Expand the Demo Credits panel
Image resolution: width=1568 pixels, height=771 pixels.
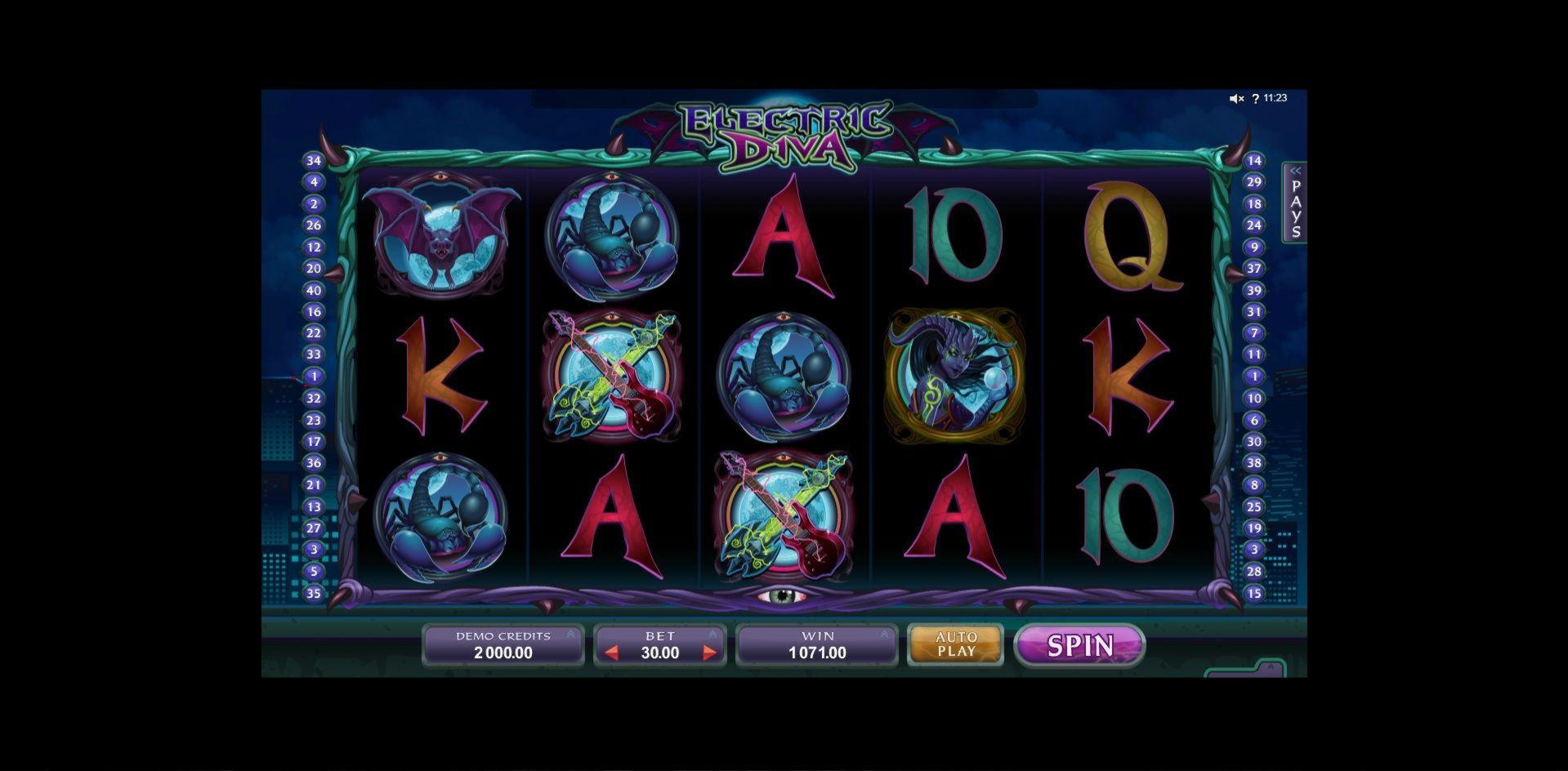click(570, 634)
